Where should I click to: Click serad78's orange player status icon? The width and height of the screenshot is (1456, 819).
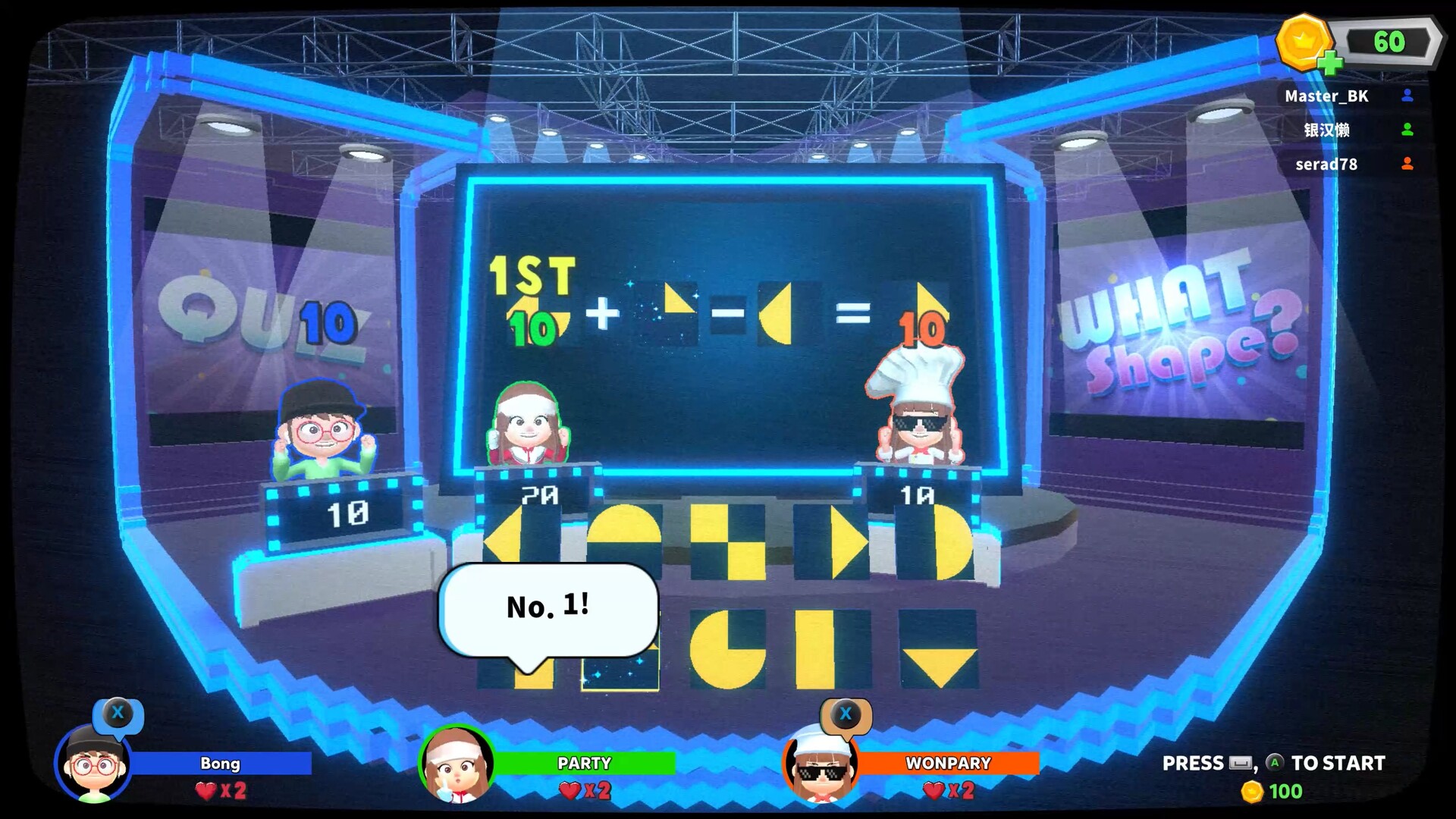point(1408,165)
